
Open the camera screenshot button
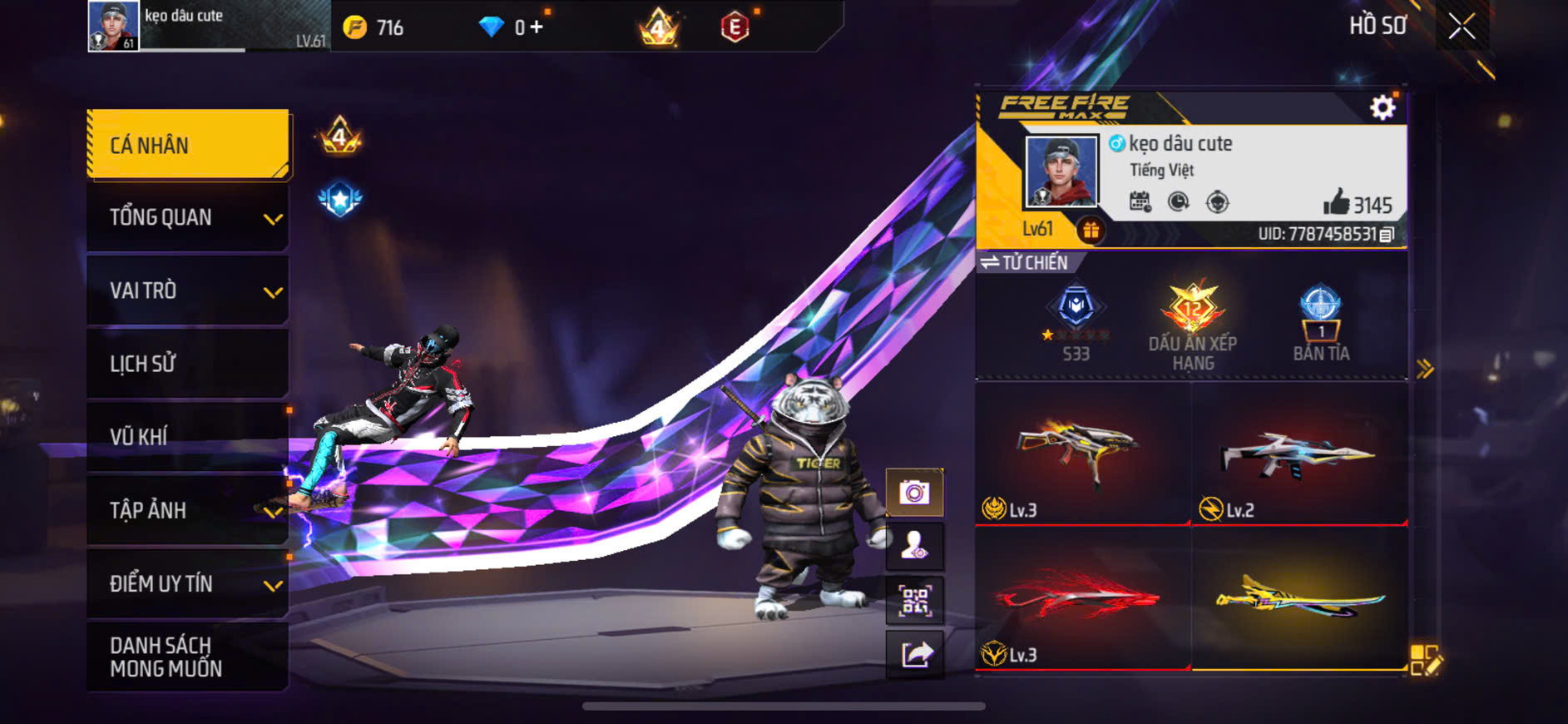(x=914, y=493)
